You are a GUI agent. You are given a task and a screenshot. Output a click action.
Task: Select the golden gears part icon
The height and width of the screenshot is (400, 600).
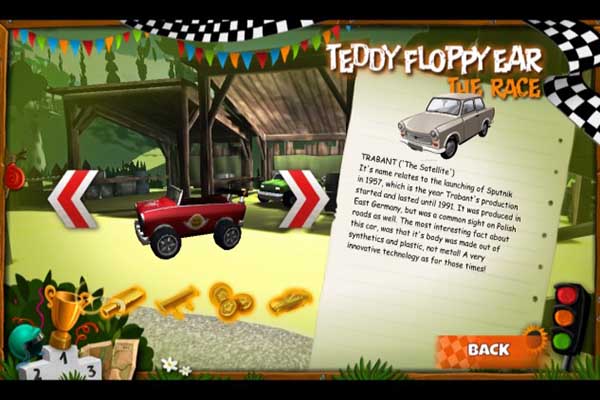point(229,301)
